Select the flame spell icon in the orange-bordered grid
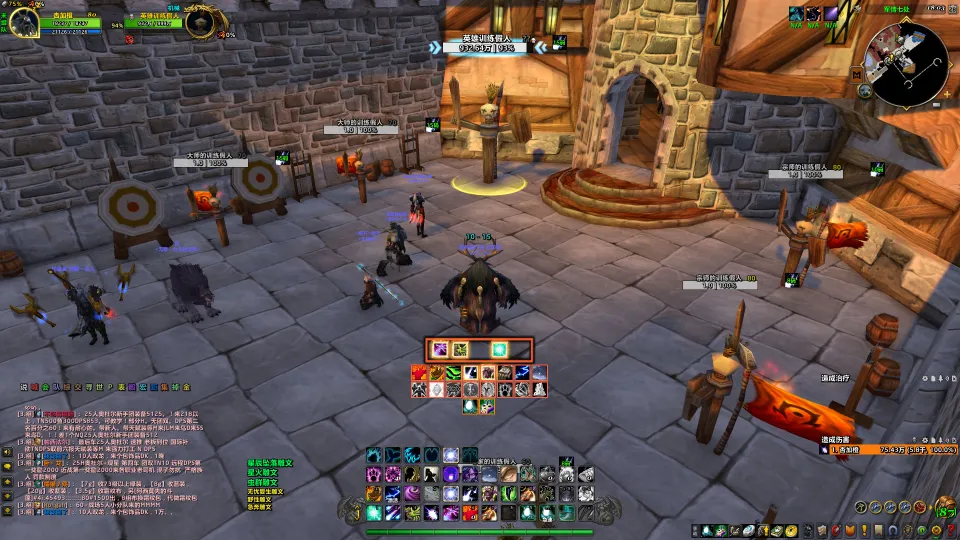The height and width of the screenshot is (540, 960). pyautogui.click(x=419, y=373)
